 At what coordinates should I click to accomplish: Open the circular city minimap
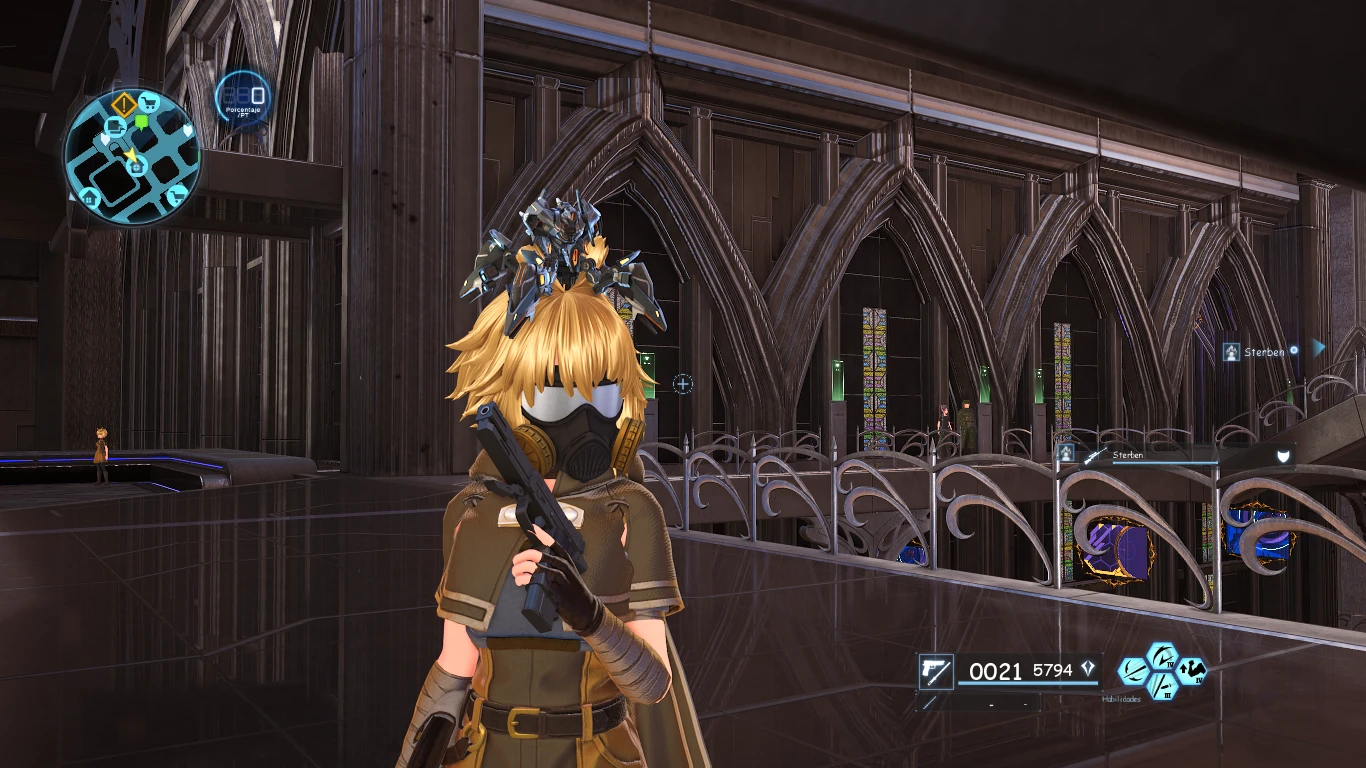[x=132, y=155]
